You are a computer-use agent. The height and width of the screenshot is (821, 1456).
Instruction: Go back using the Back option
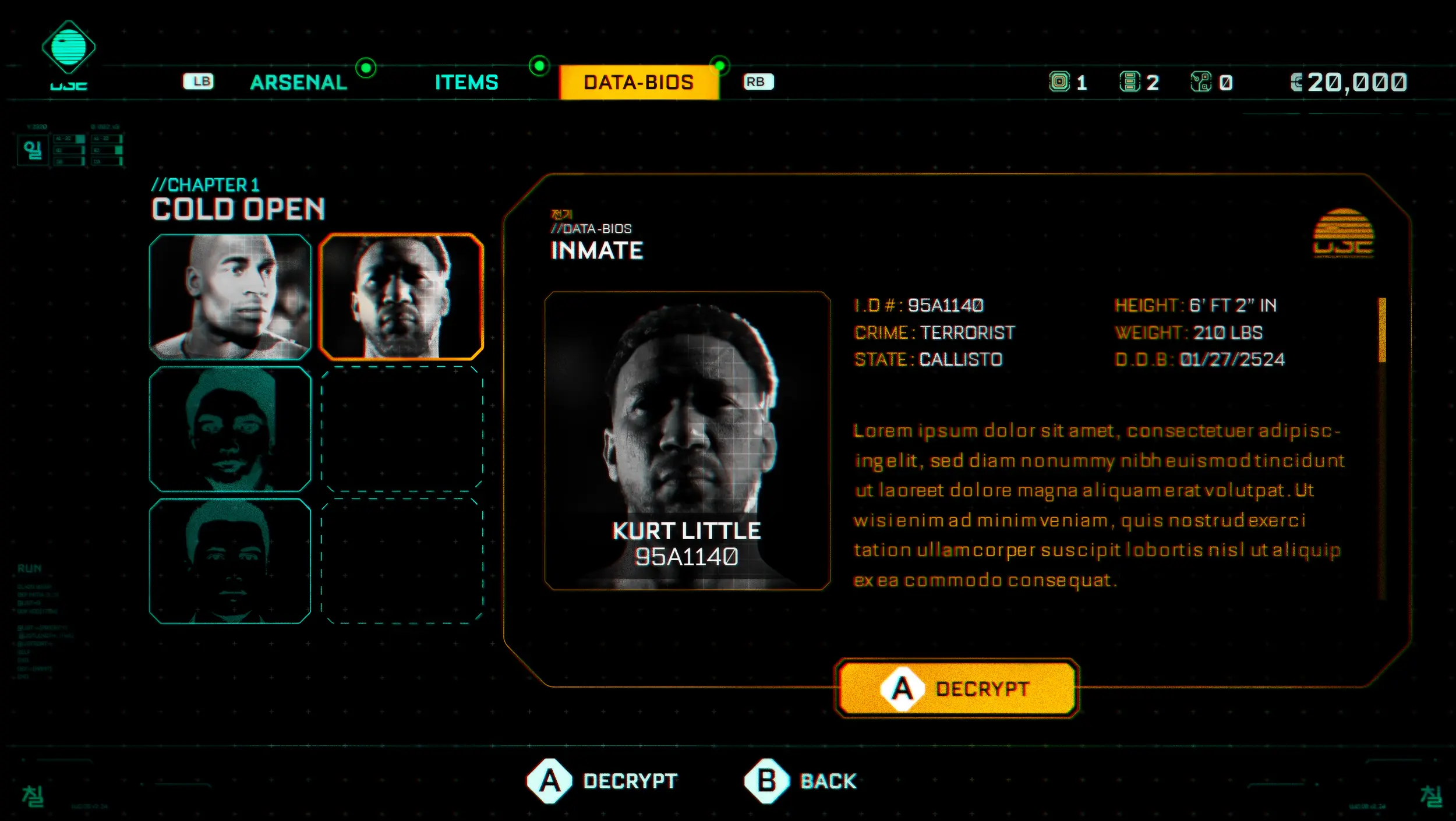tap(801, 781)
